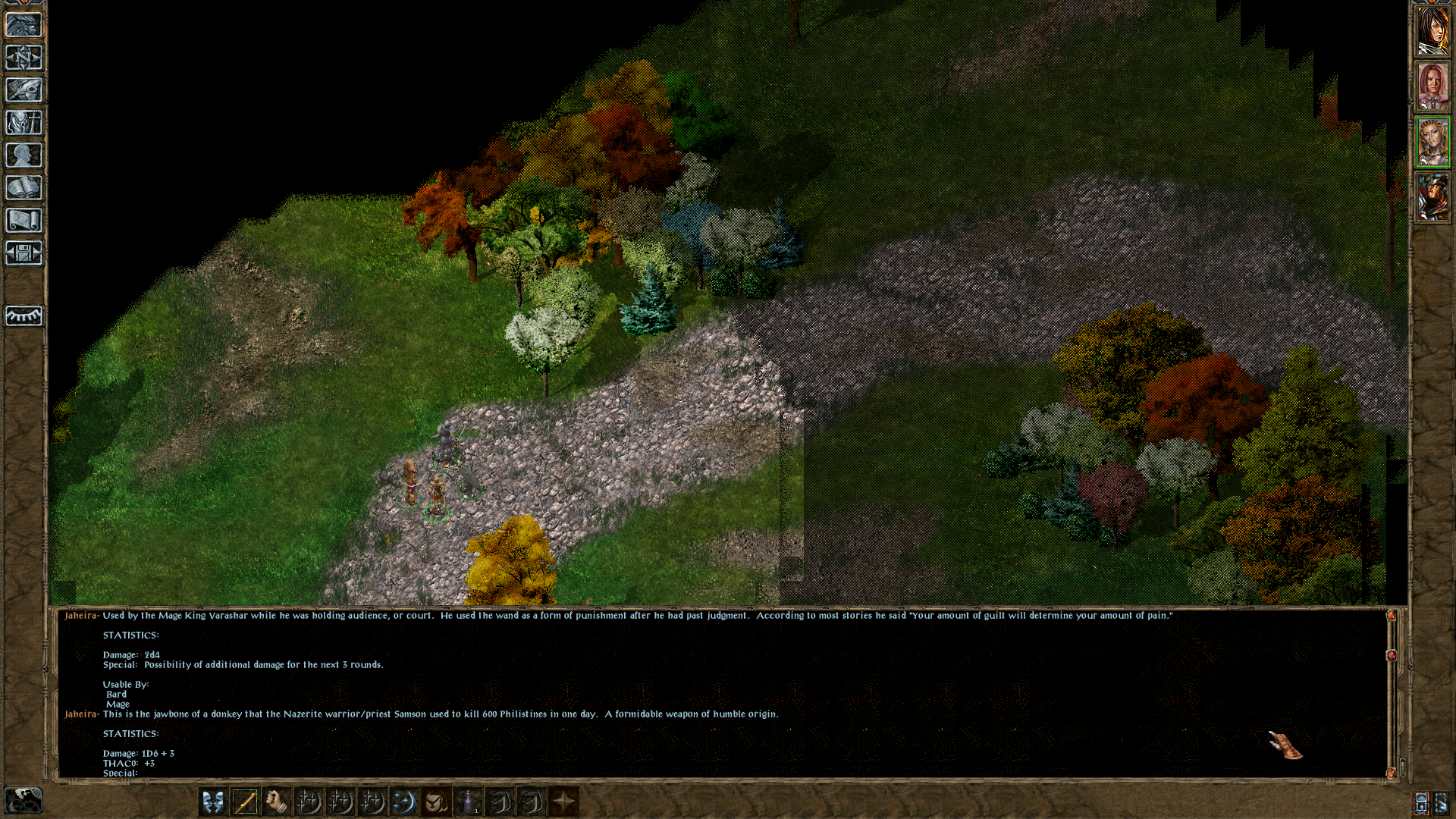This screenshot has width=1456, height=819.
Task: Open the area map (compass button)
Action: pyautogui.click(x=24, y=58)
